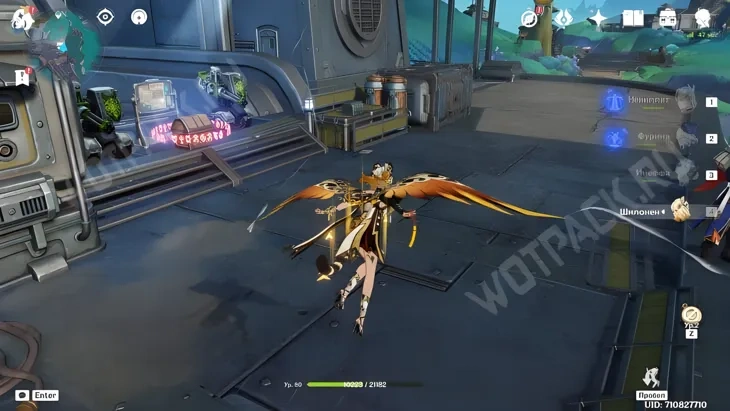Open the adventurer handbook book icon
The width and height of the screenshot is (730, 411).
pyautogui.click(x=632, y=18)
